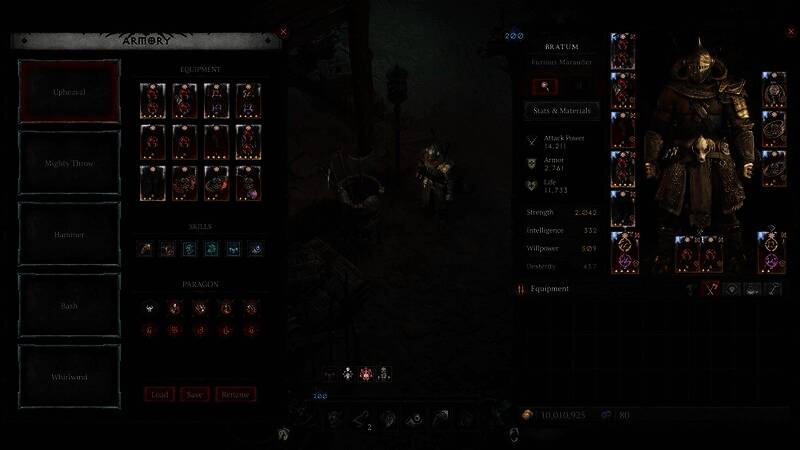The width and height of the screenshot is (800, 450).
Task: Open Stats & Materials
Action: (x=562, y=110)
